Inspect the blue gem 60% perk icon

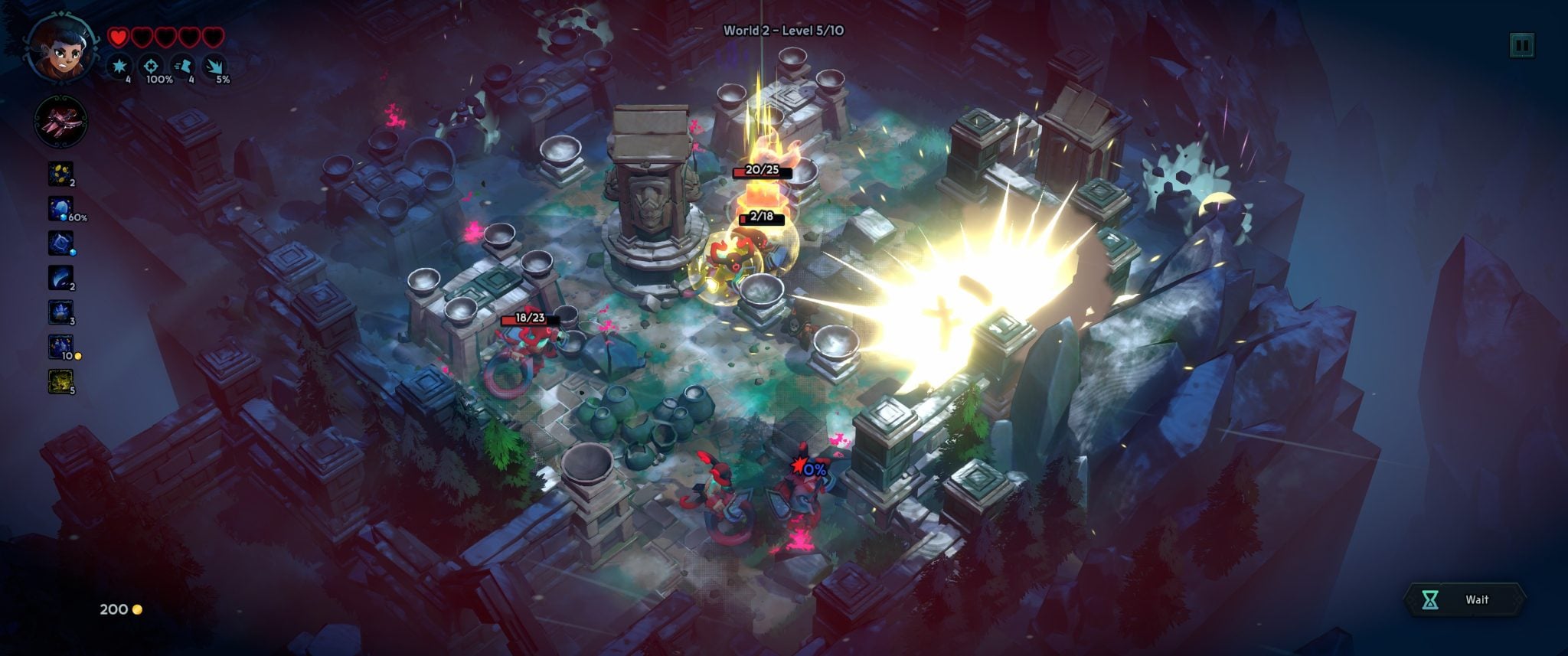click(60, 208)
